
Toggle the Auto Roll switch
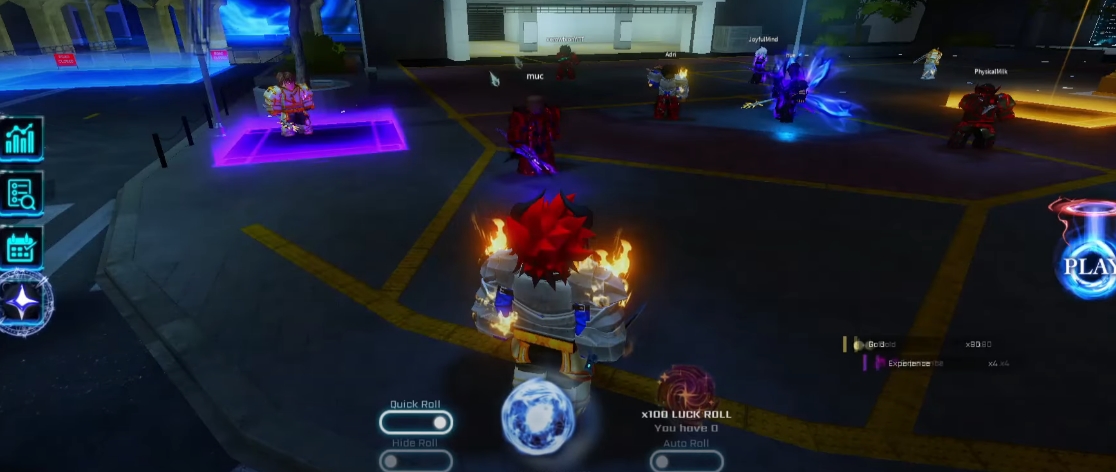(686, 461)
